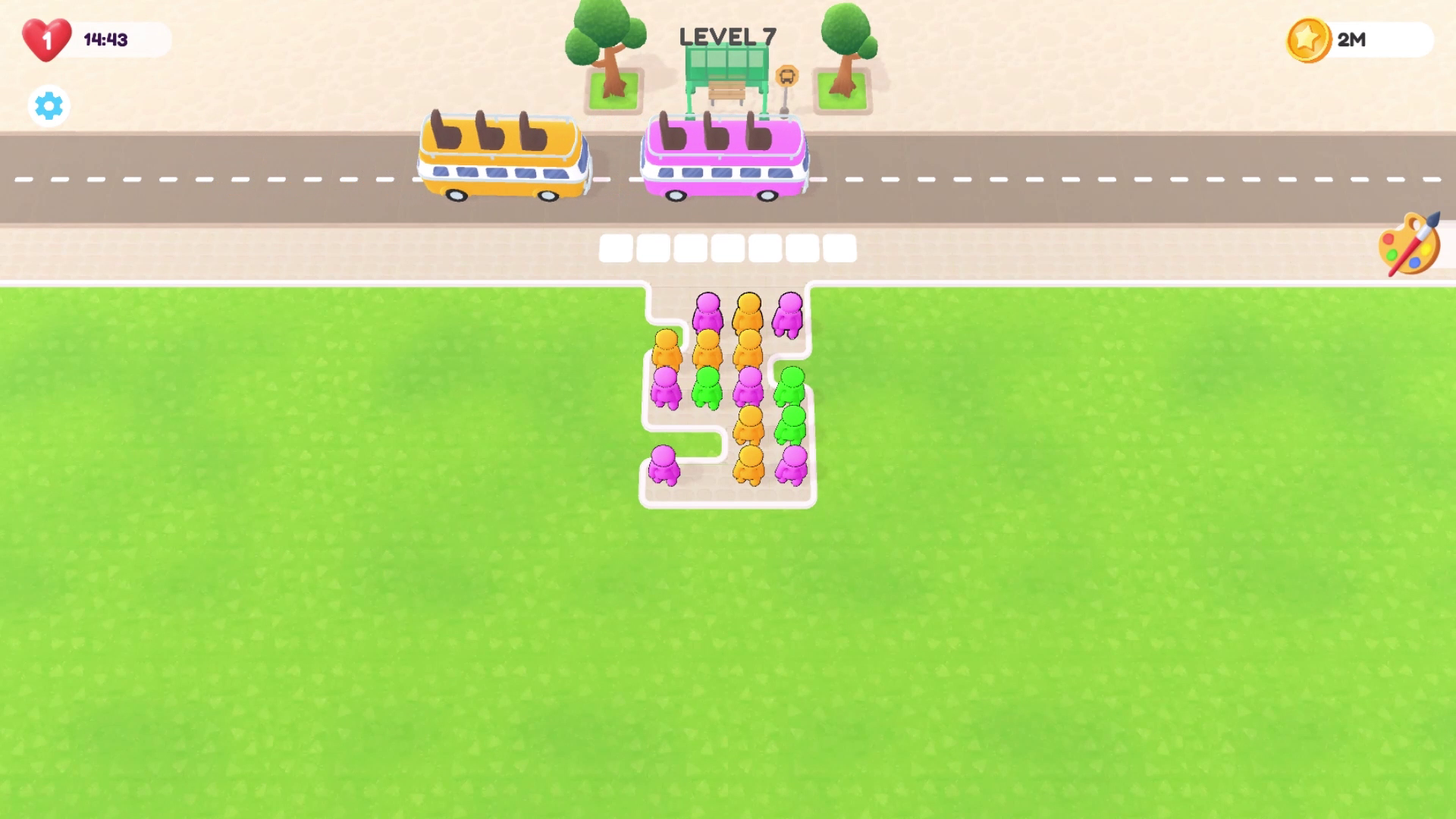Select the green person beside the orange crowd
Viewport: 1456px width, 819px height.
click(x=709, y=387)
